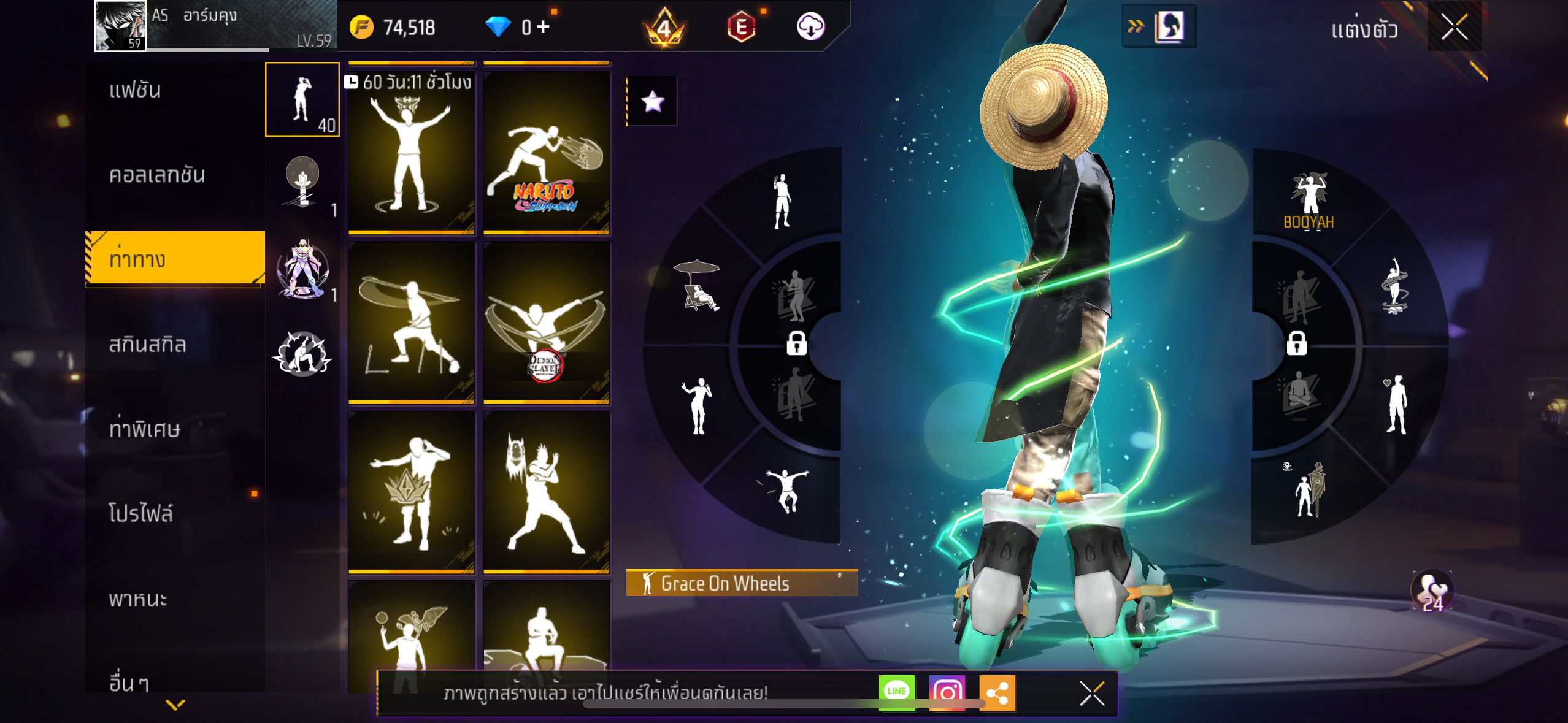
Task: Select the BOOYAH emote wheel slot
Action: tap(1309, 199)
